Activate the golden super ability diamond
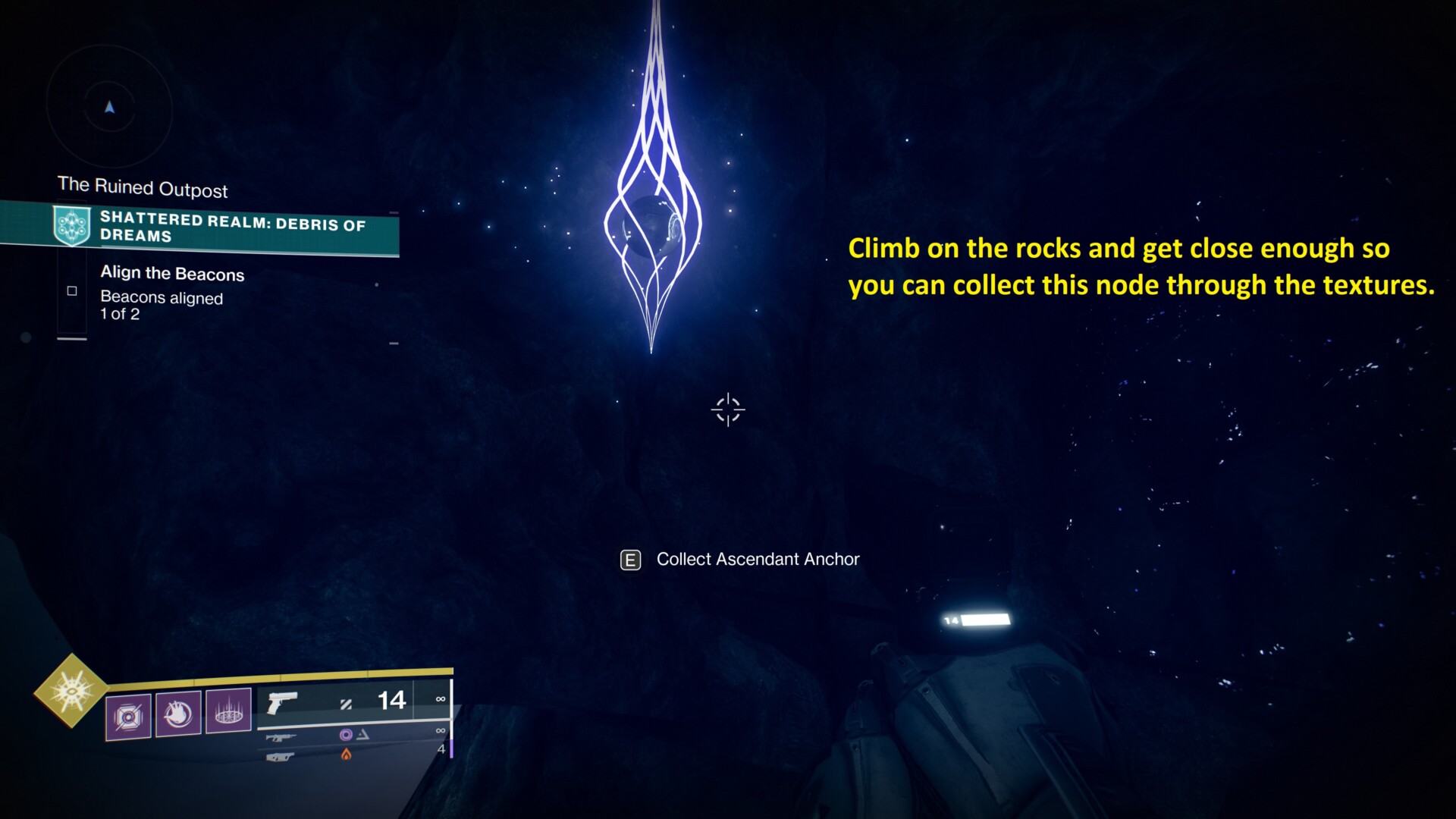The width and height of the screenshot is (1456, 819). pyautogui.click(x=72, y=690)
